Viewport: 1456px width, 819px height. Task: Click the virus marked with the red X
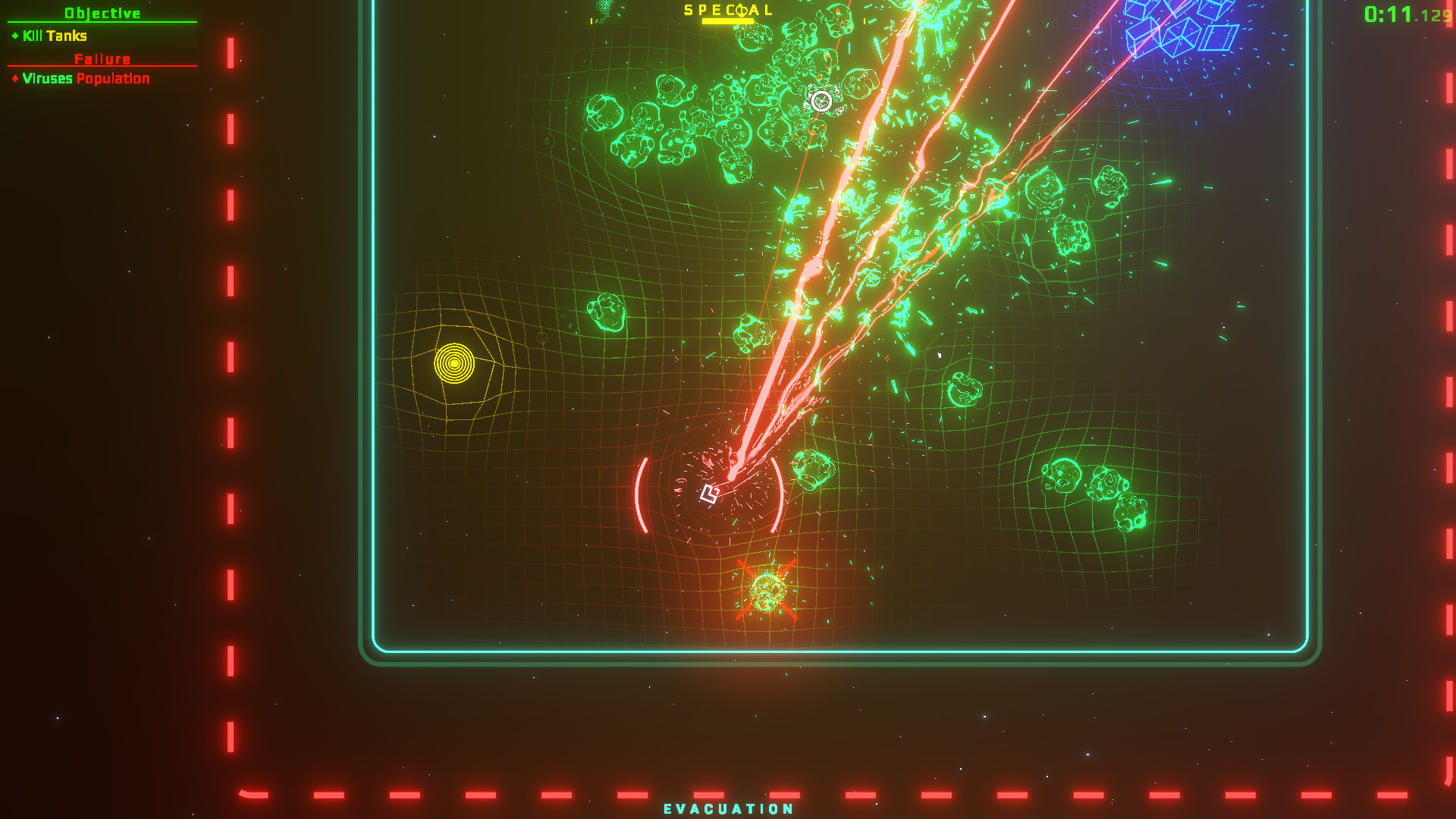point(767,588)
